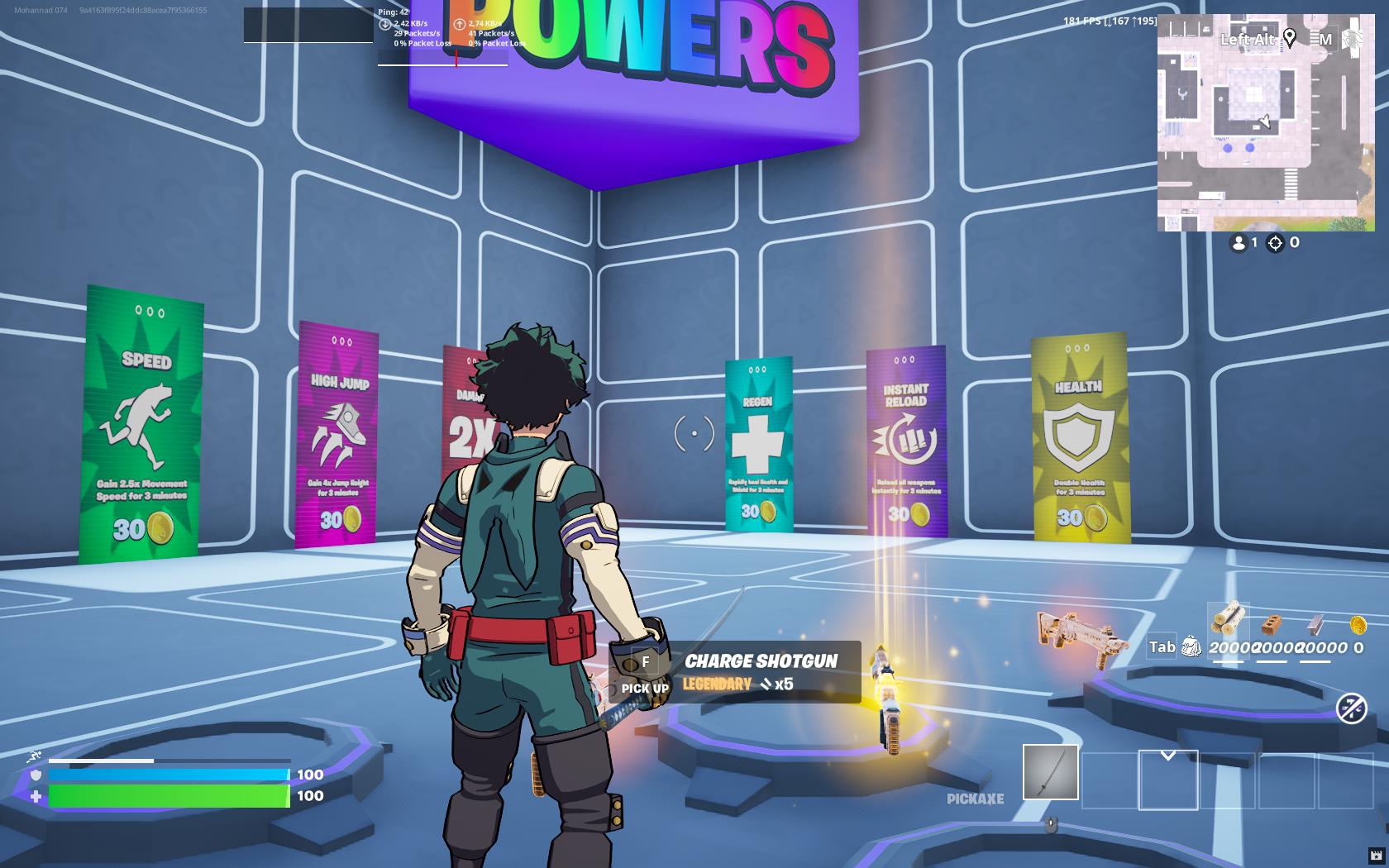The height and width of the screenshot is (868, 1389).
Task: Click the M map key beside the minimap
Action: coord(1326,40)
